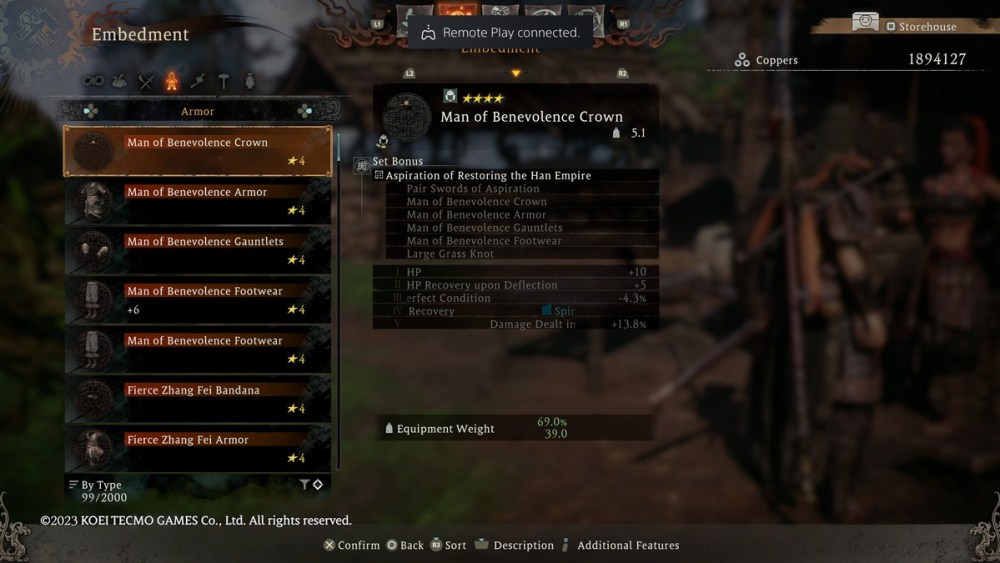Screen dimensions: 1000x563
Task: Switch to the crossed weapons category
Action: (x=146, y=82)
